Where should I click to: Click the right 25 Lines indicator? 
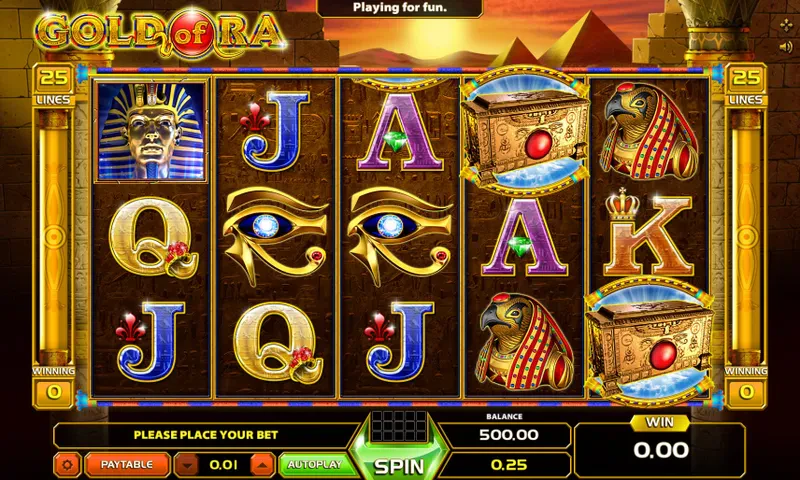pos(745,86)
